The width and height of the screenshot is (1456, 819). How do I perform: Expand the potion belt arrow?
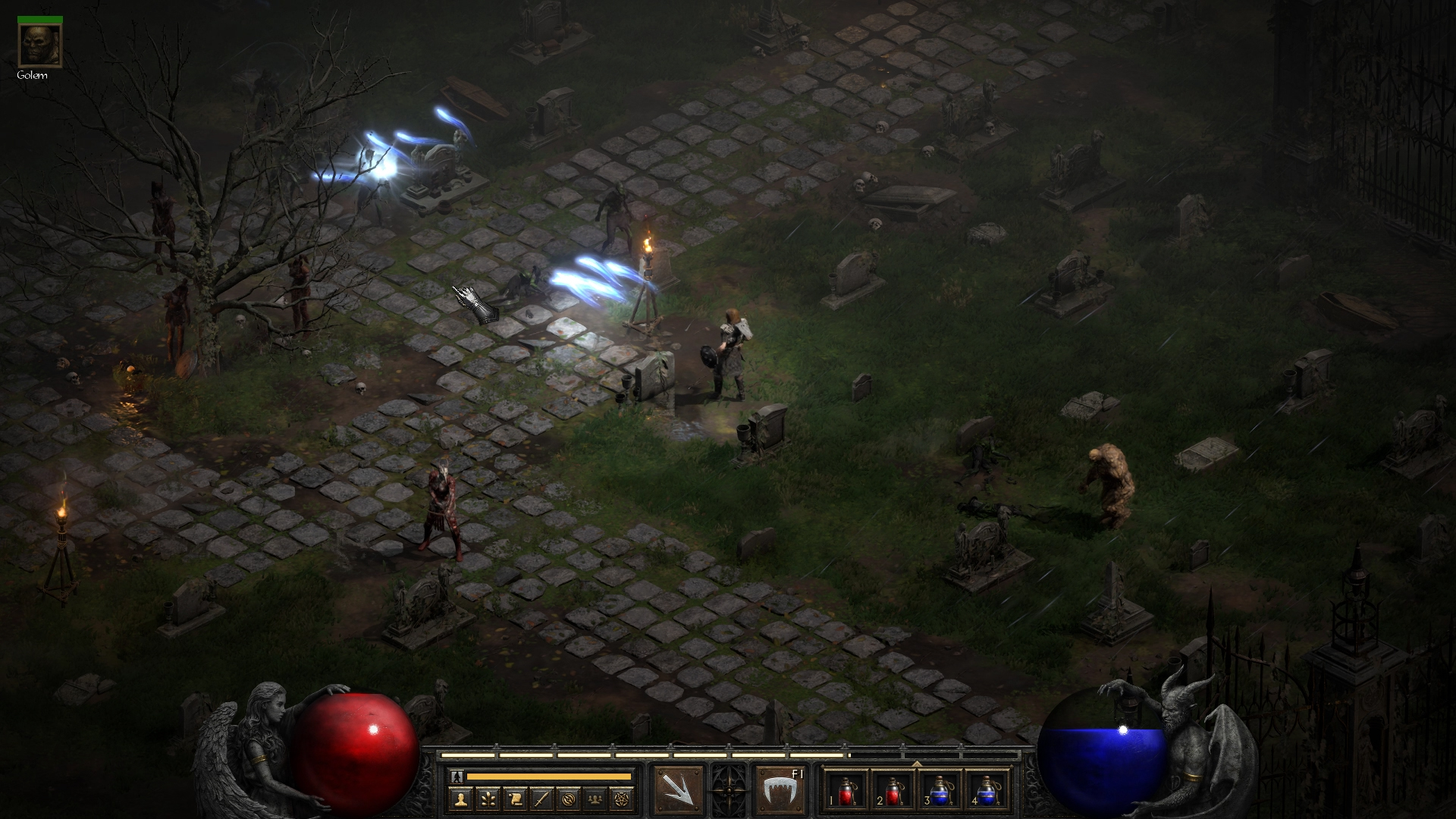click(x=916, y=763)
